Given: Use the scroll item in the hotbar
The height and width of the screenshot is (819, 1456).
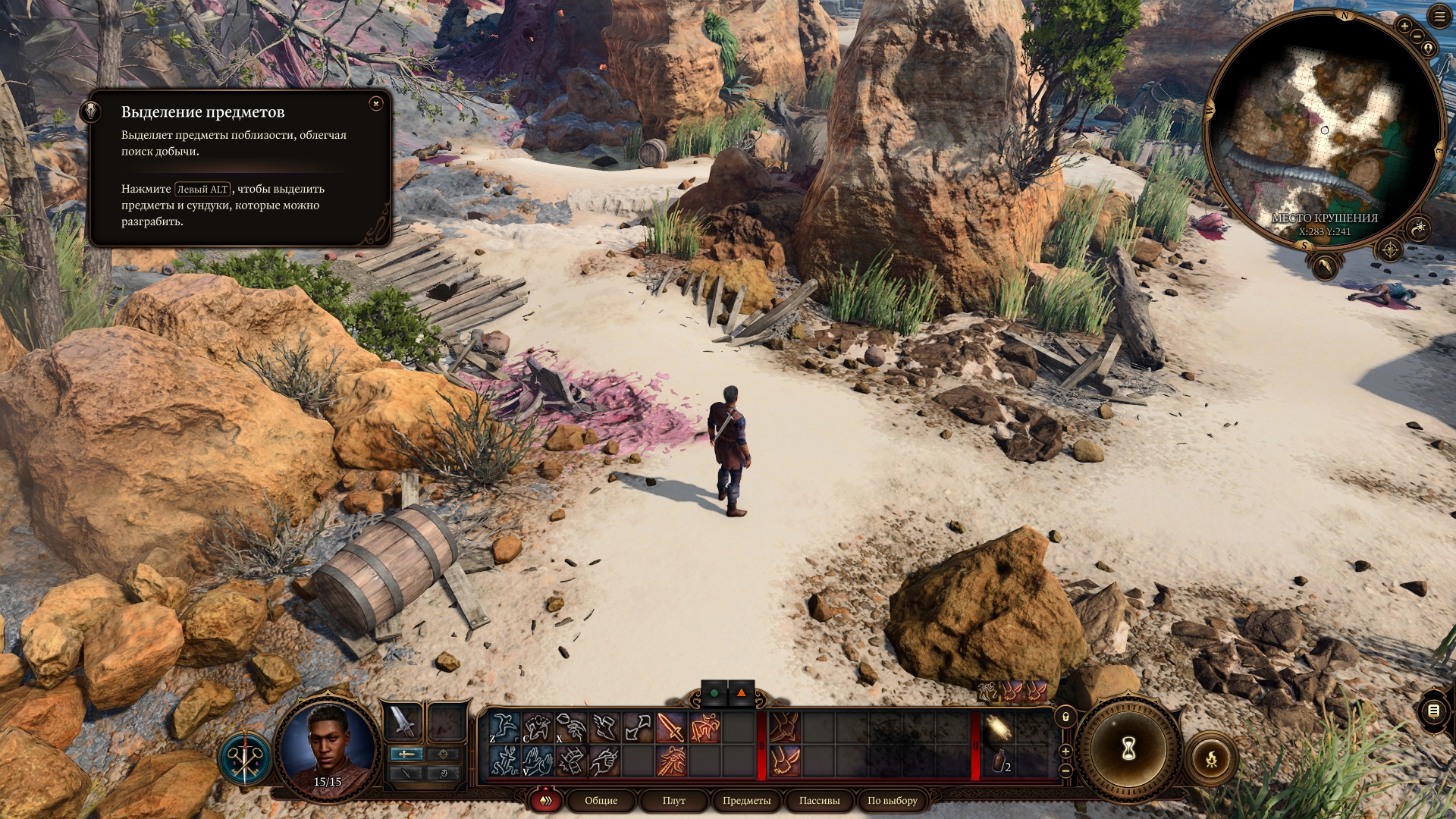Looking at the screenshot, I should pyautogui.click(x=998, y=728).
